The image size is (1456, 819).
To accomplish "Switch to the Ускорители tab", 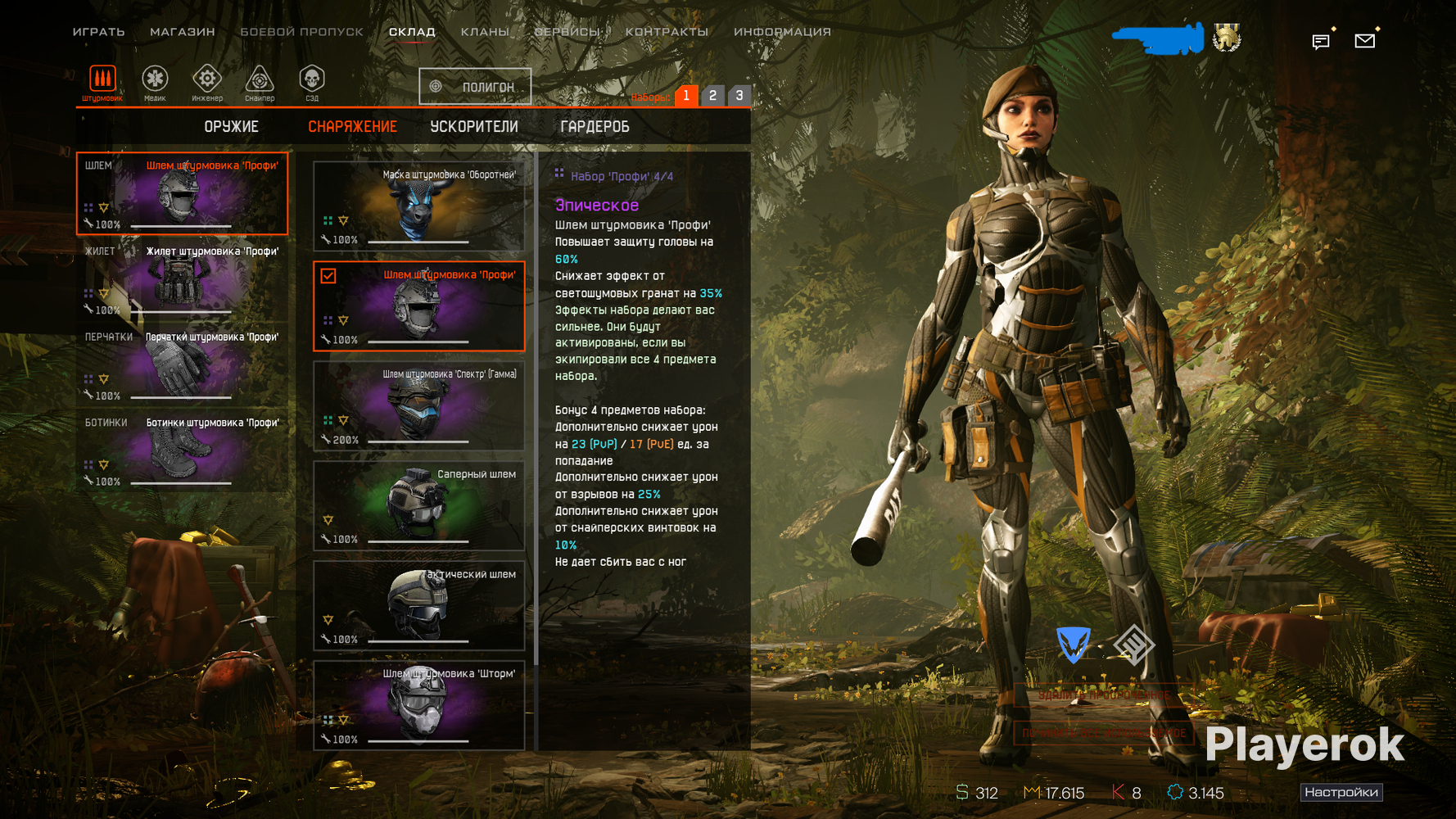I will click(474, 127).
